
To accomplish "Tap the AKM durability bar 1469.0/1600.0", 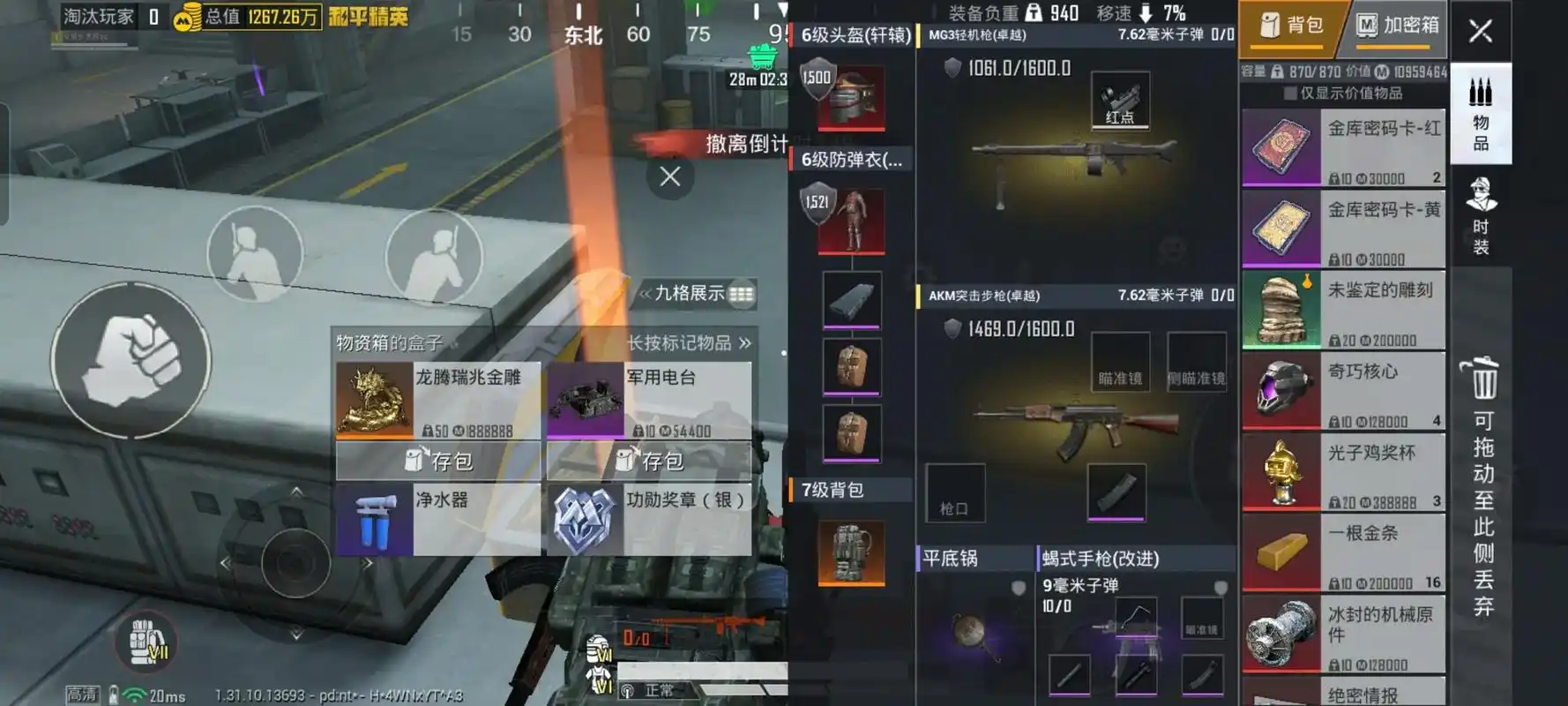I will (x=1012, y=327).
